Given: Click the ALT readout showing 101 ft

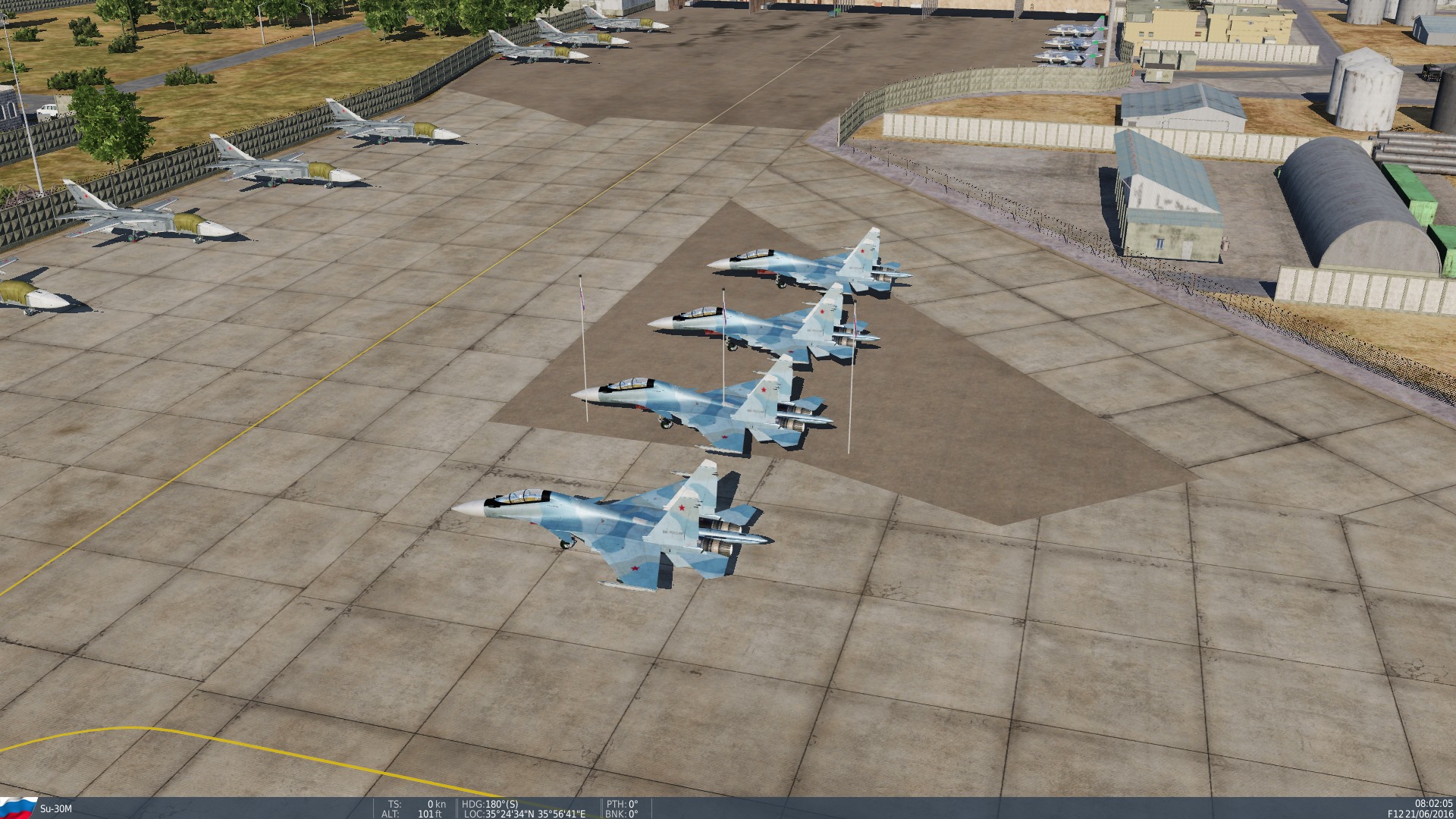Looking at the screenshot, I should point(413,814).
